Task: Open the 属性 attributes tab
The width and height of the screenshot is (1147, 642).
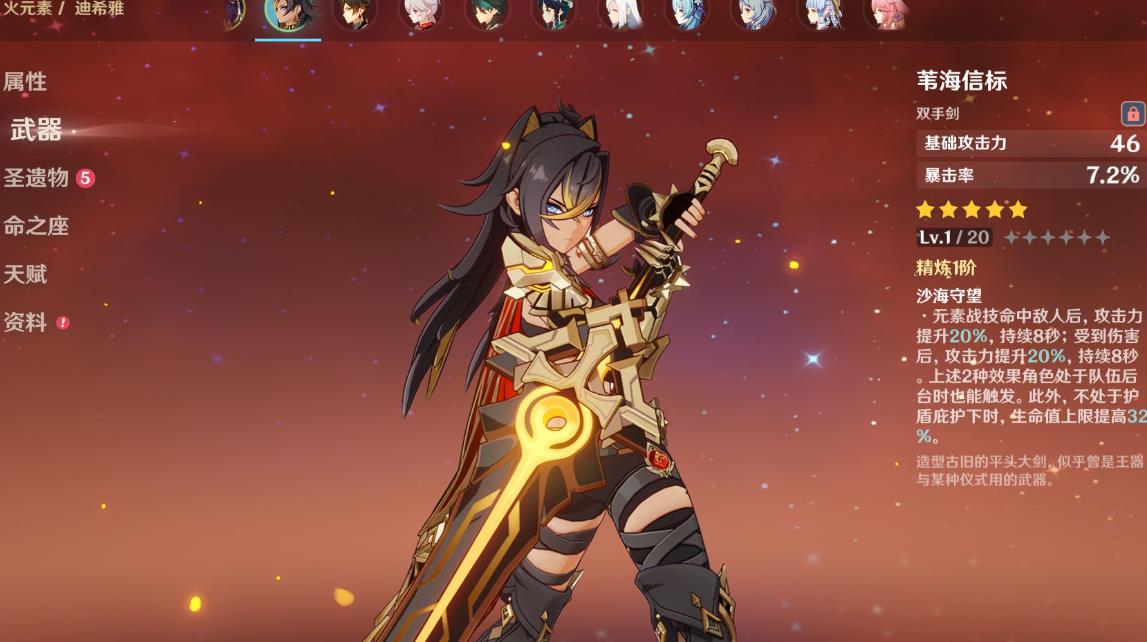Action: 26,82
